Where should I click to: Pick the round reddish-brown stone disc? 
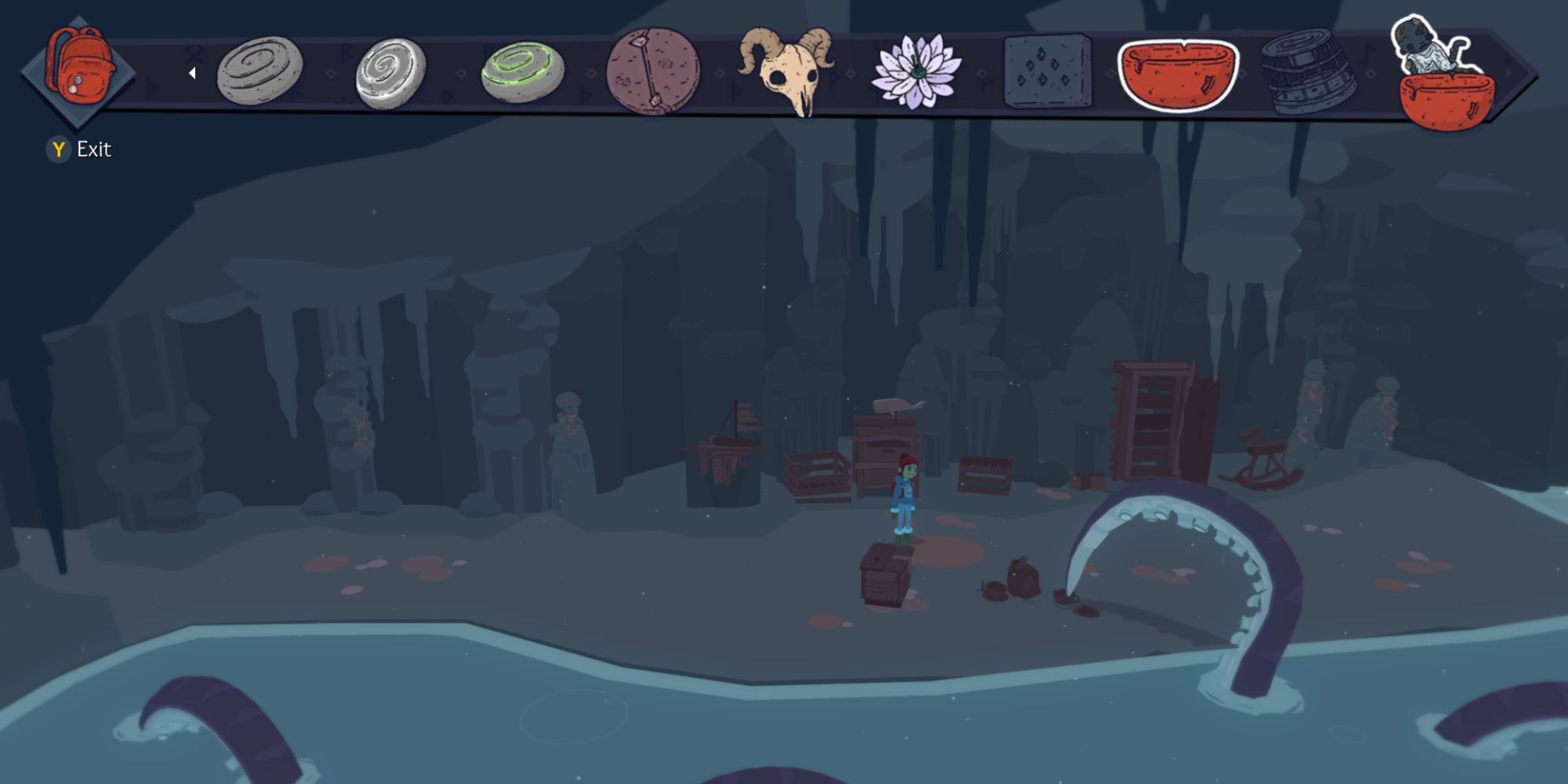(653, 72)
